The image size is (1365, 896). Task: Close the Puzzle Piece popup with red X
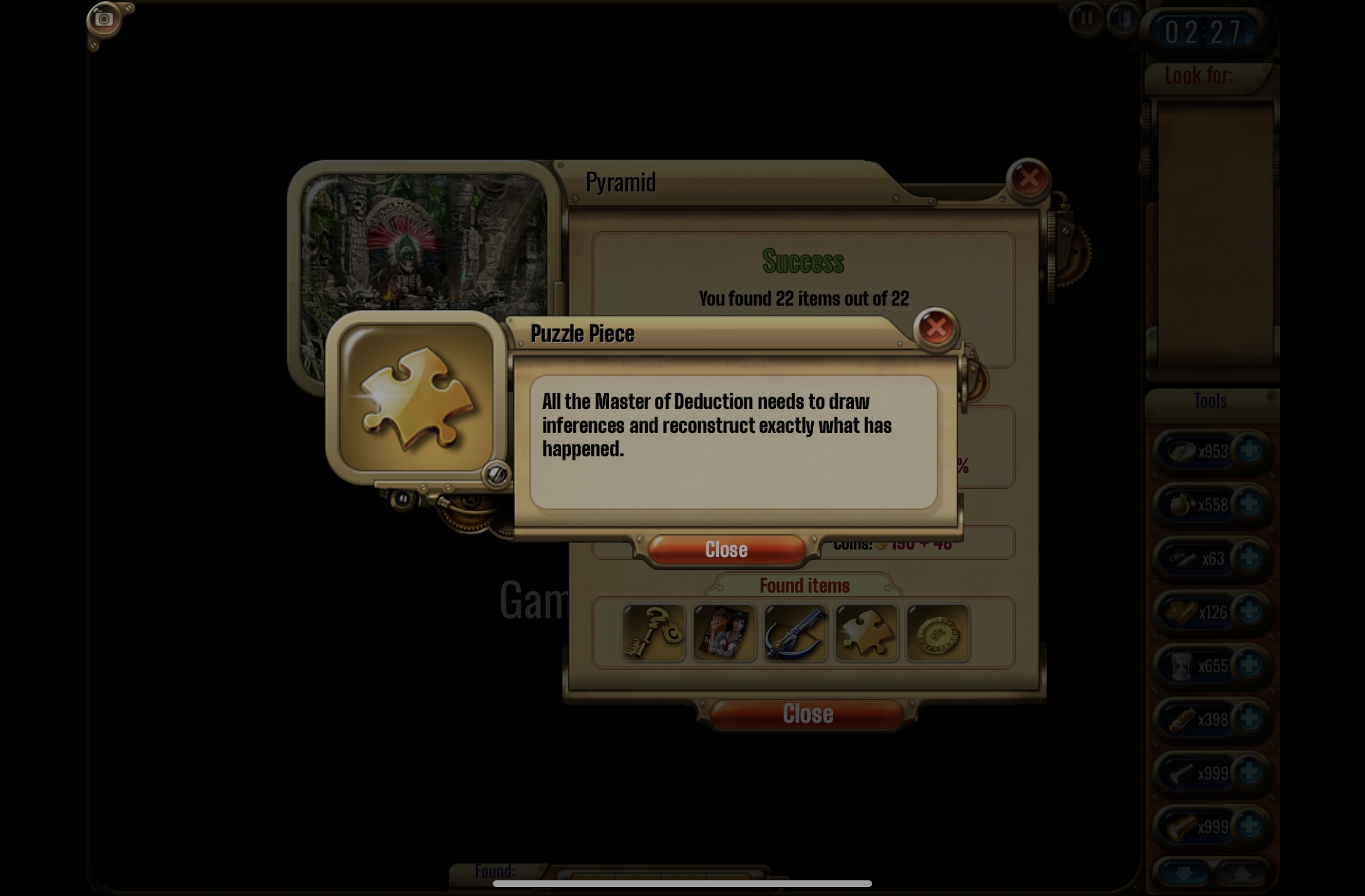point(936,328)
